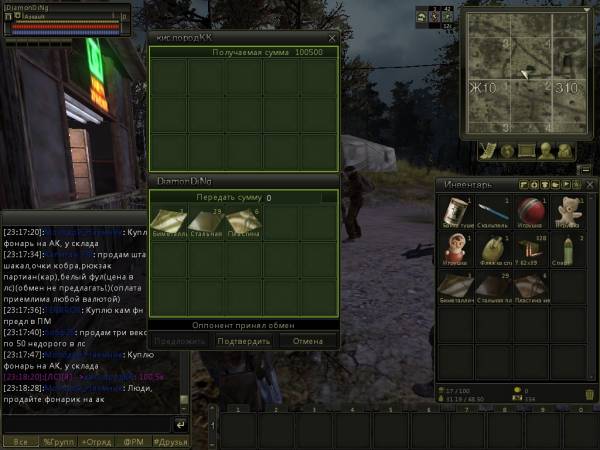Screen dimensions: 600x450
Task: Close the trade window
Action: click(332, 38)
